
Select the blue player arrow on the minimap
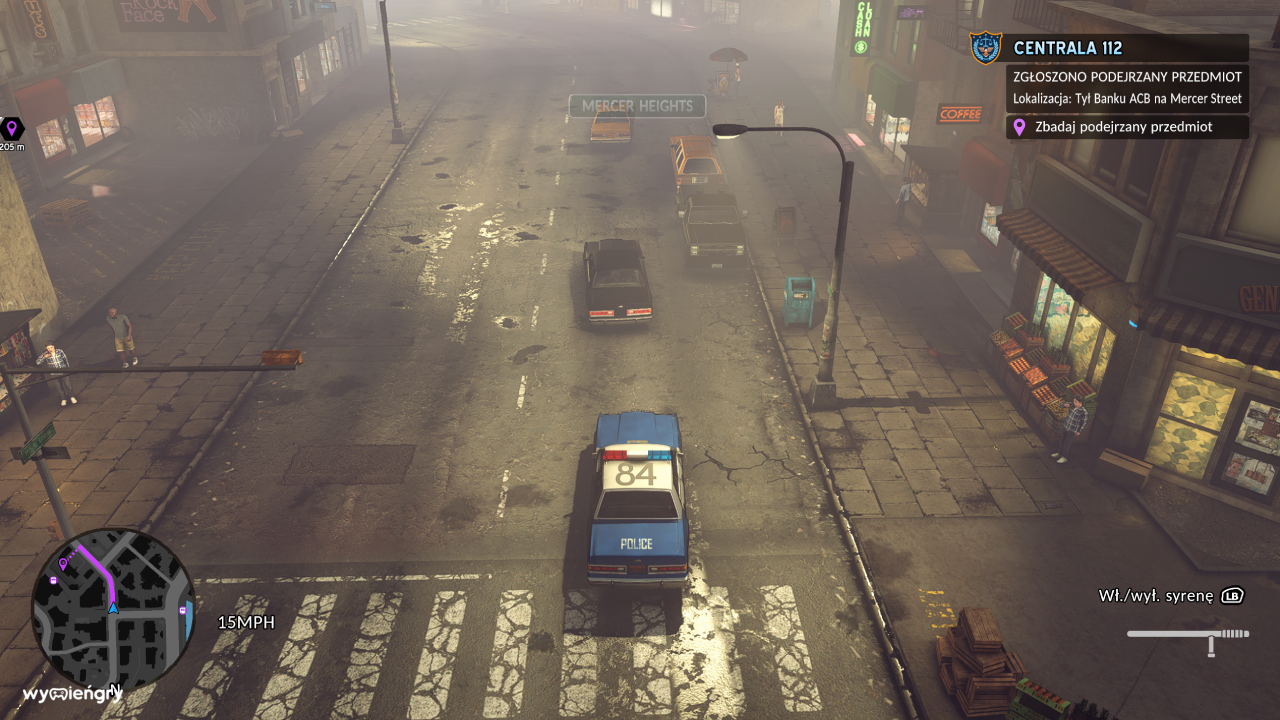coord(113,608)
